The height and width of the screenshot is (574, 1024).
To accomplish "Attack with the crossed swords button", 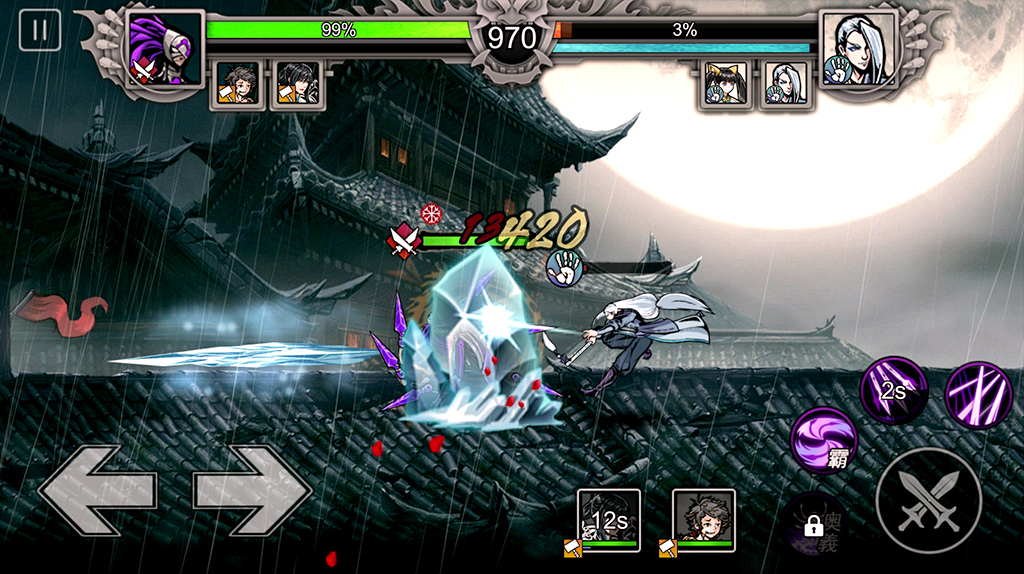I will click(927, 500).
